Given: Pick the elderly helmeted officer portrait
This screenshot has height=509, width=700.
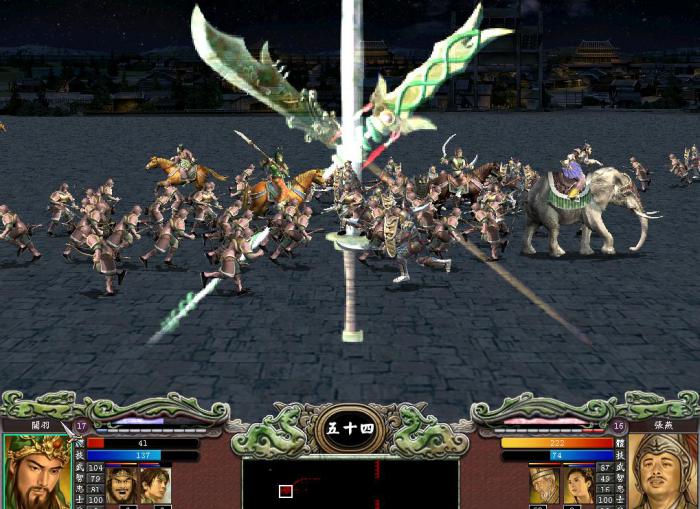Looking at the screenshot, I should [545, 485].
